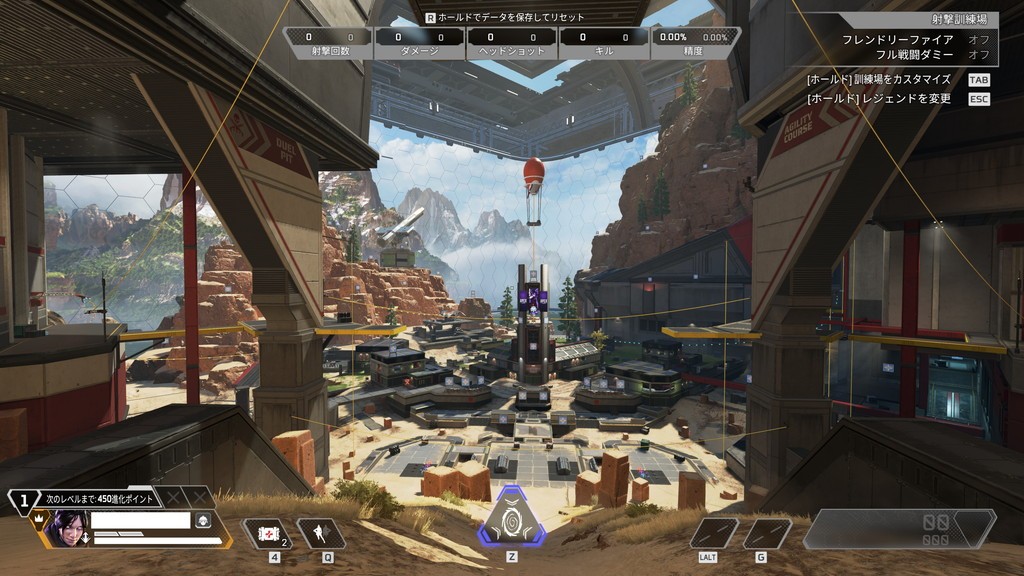Click the 射撃回数 stat panel
The width and height of the screenshot is (1024, 576).
coord(328,43)
